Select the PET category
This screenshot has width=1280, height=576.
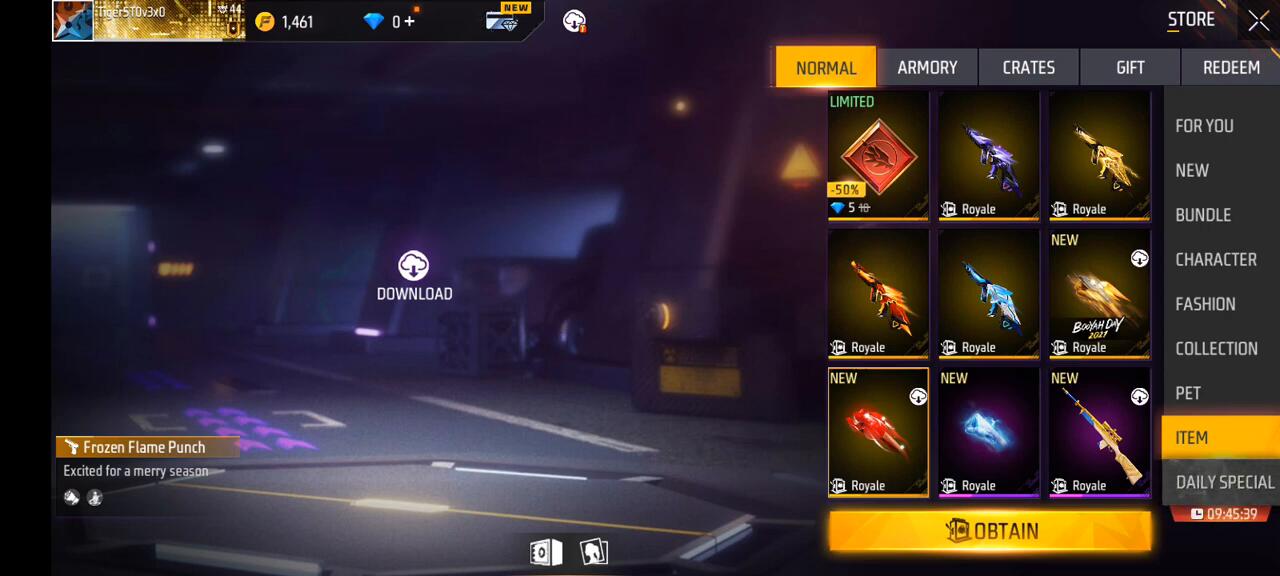[x=1188, y=393]
